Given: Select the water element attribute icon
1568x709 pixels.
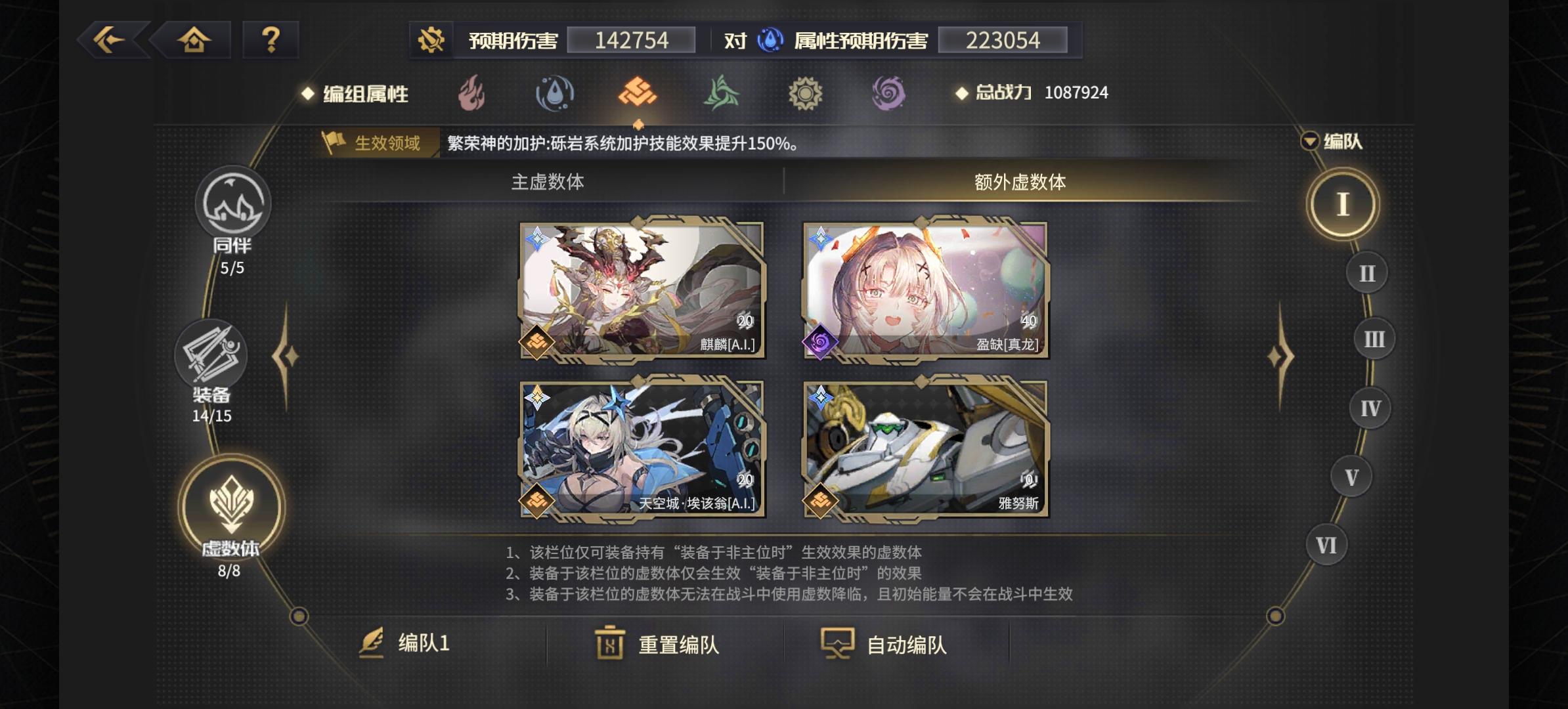Looking at the screenshot, I should click(554, 93).
